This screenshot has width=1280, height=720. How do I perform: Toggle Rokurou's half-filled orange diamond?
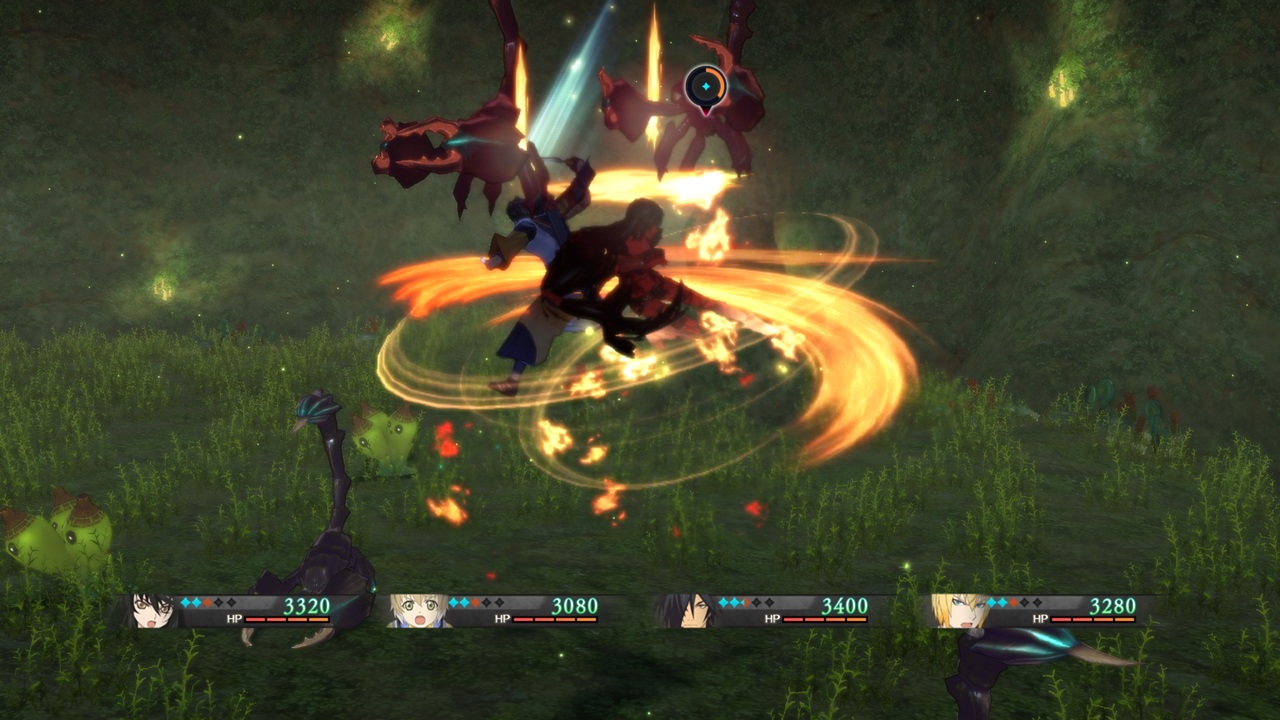(746, 602)
